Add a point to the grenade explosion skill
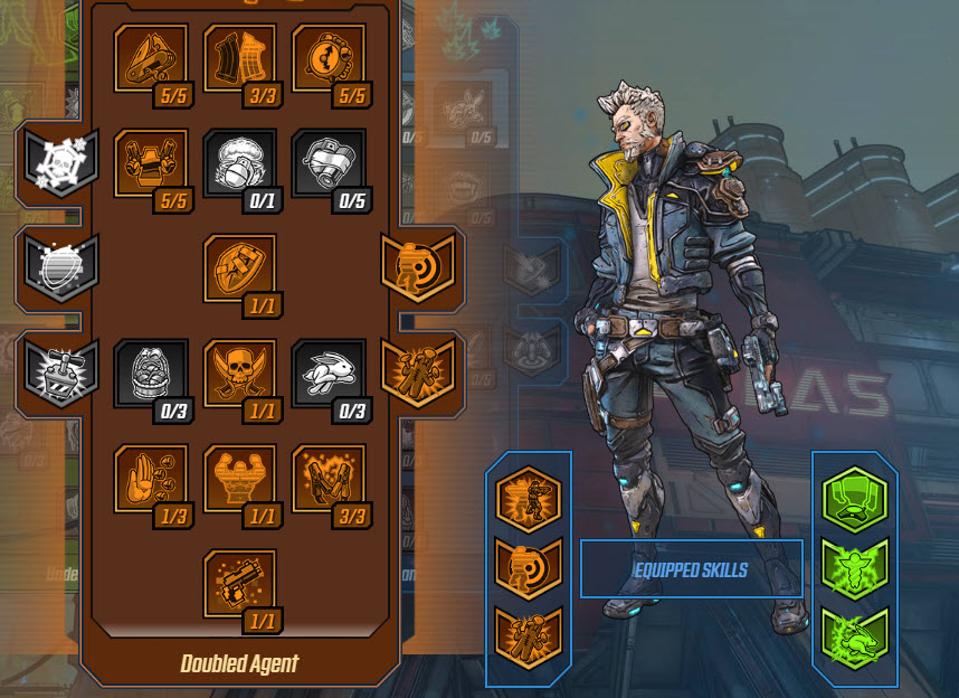Image resolution: width=959 pixels, height=698 pixels. coord(240,163)
